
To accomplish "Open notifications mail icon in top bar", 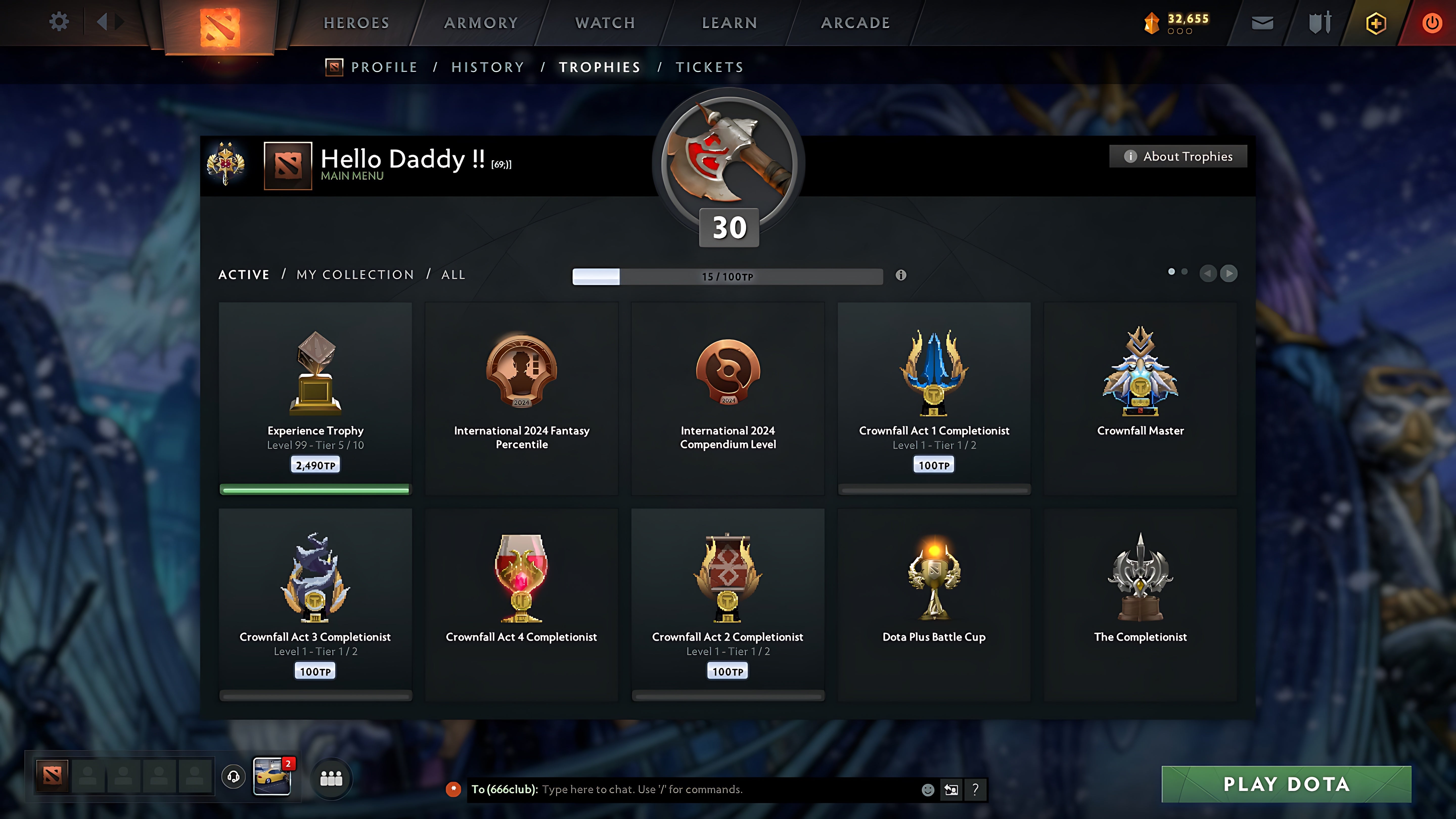I will tap(1262, 22).
